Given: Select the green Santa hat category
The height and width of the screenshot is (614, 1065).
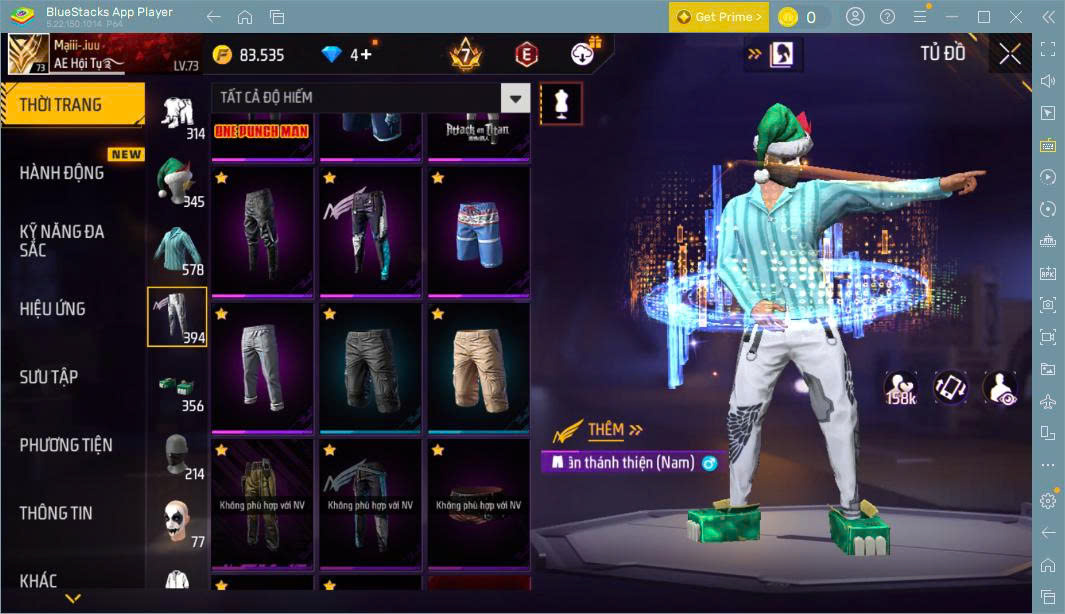Looking at the screenshot, I should point(177,181).
